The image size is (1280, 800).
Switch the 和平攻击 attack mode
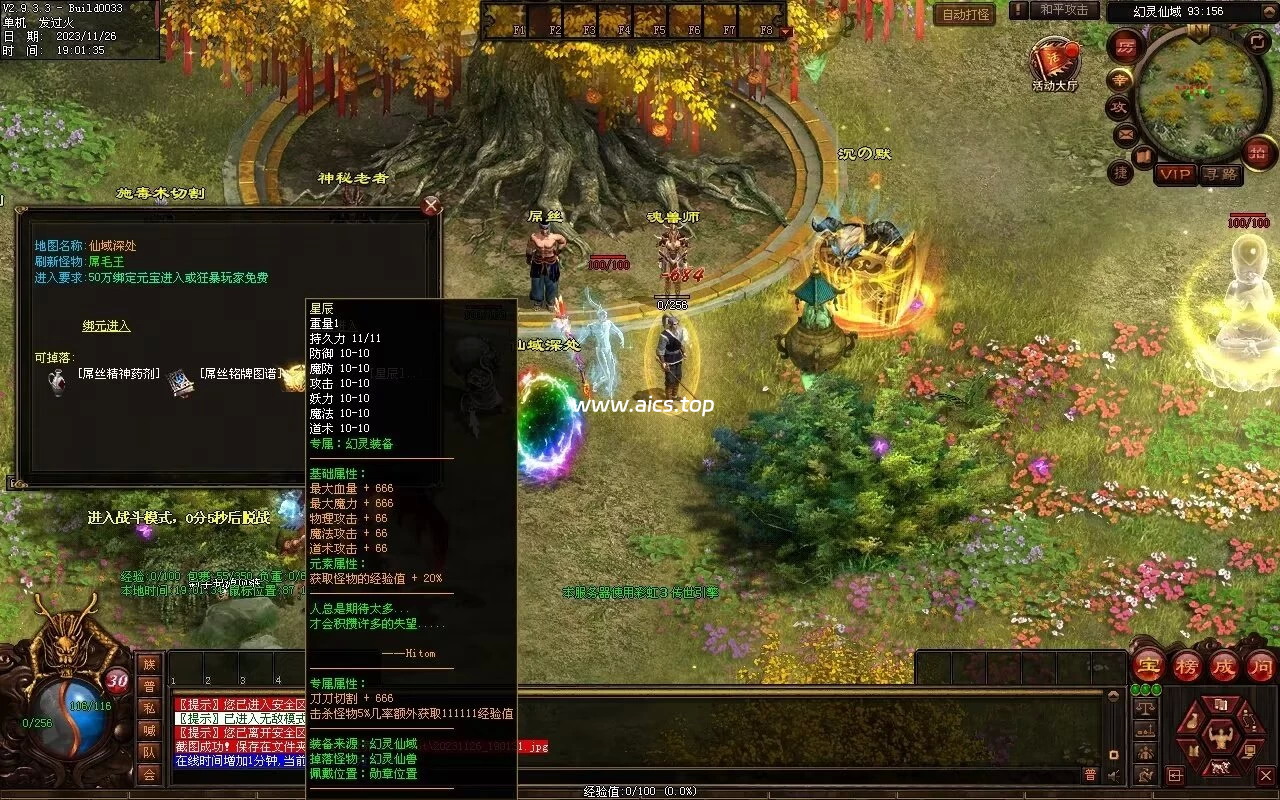[1063, 10]
